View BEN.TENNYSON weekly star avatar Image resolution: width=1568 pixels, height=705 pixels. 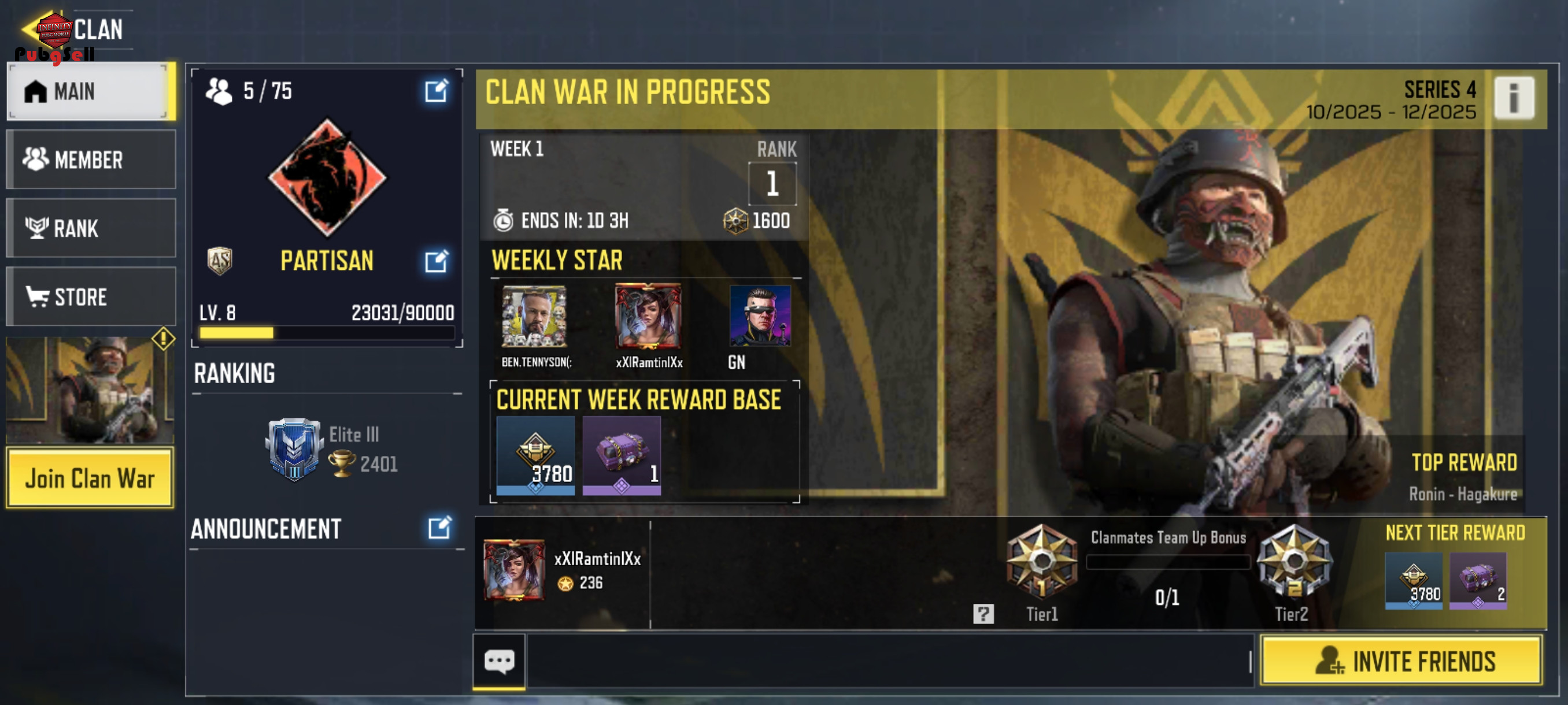pos(534,316)
